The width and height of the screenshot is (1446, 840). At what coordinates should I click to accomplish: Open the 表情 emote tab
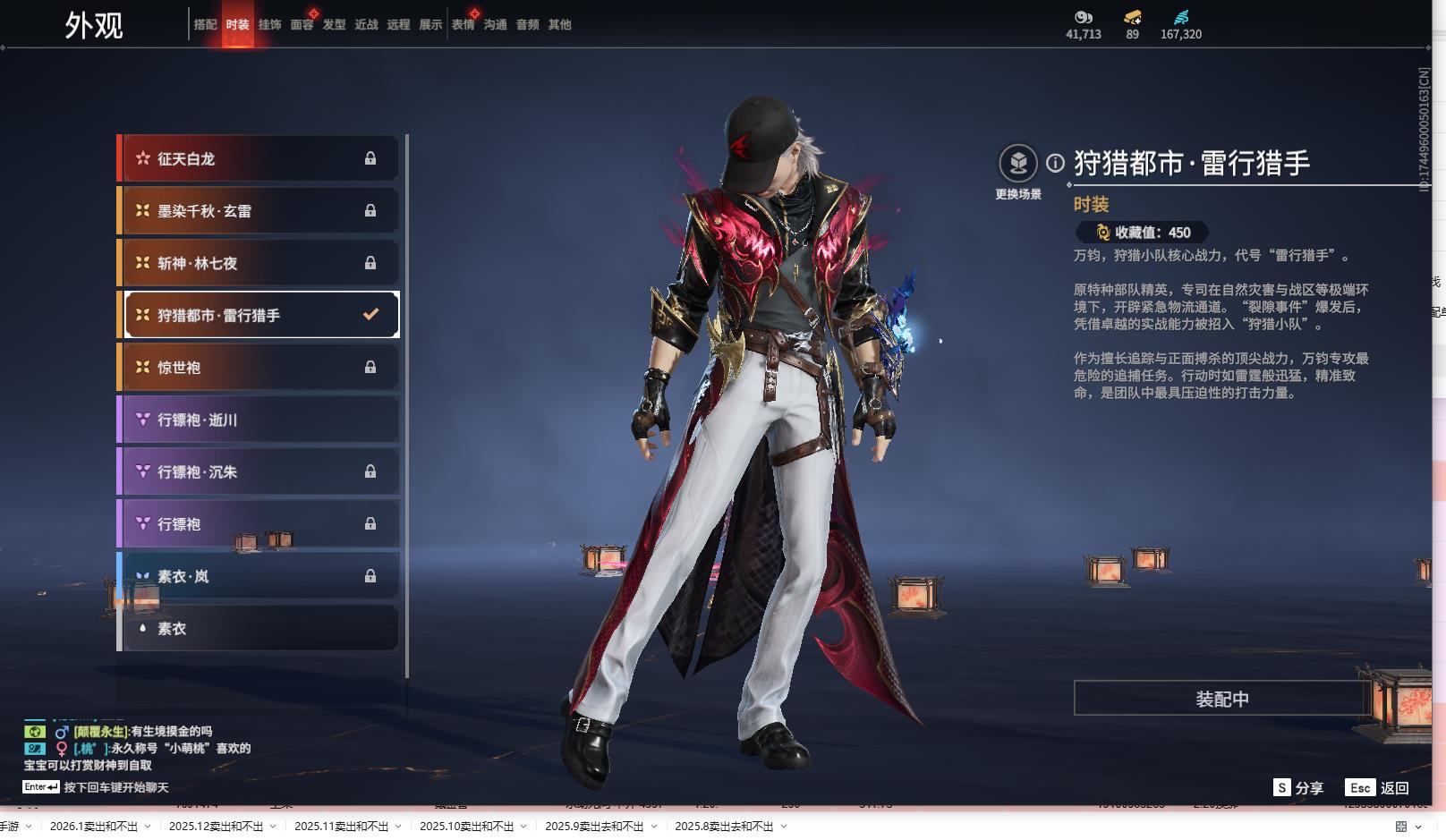point(463,25)
